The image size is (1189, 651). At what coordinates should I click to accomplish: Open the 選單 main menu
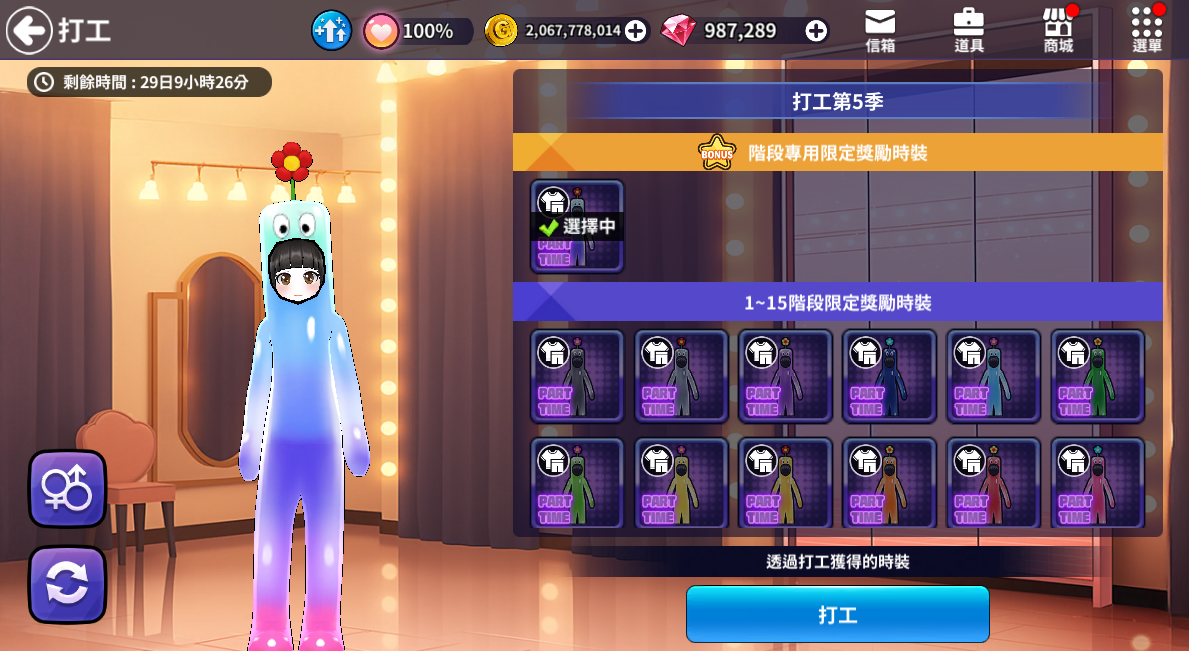(1147, 30)
